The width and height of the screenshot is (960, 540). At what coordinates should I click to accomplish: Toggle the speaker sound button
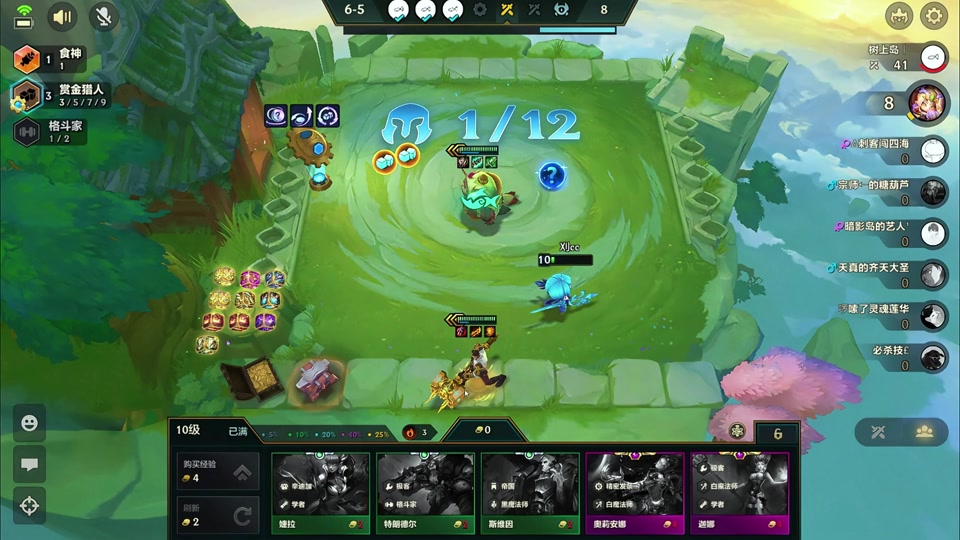(63, 16)
